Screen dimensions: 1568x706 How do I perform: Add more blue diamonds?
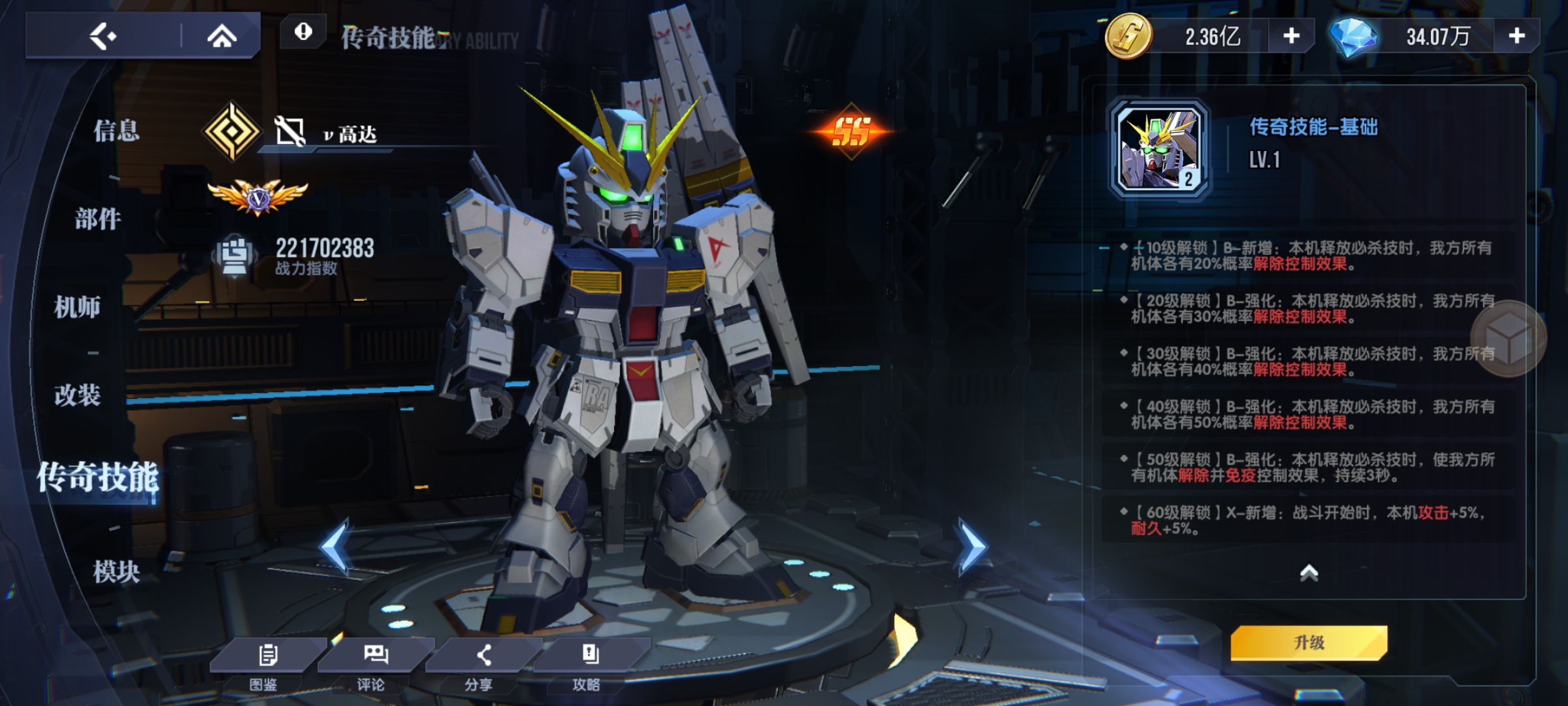click(x=1516, y=36)
